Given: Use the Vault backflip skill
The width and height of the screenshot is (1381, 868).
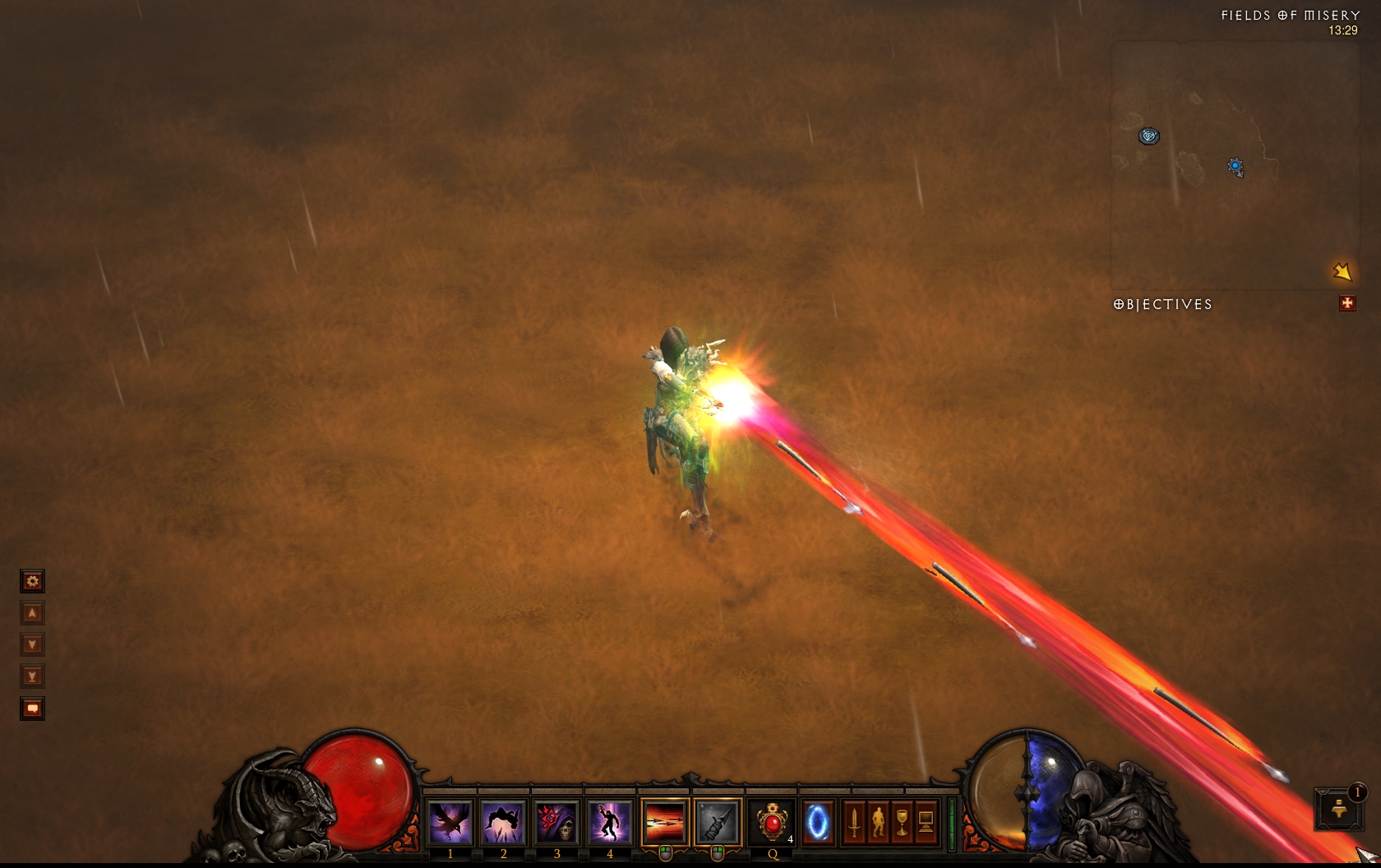Looking at the screenshot, I should coord(503,822).
